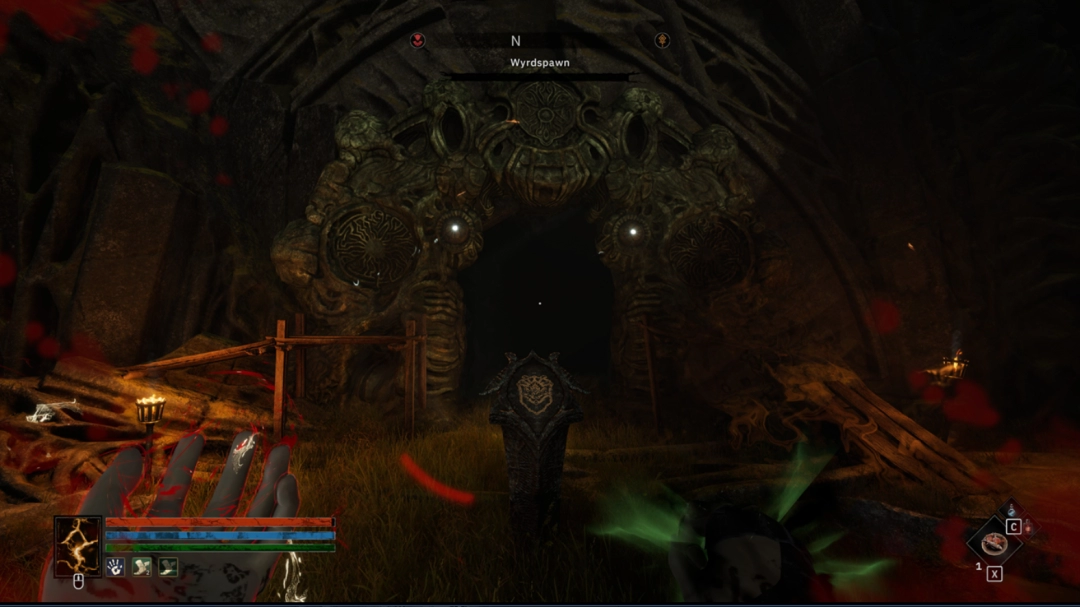Choose the red health potion slot

coord(1027,527)
